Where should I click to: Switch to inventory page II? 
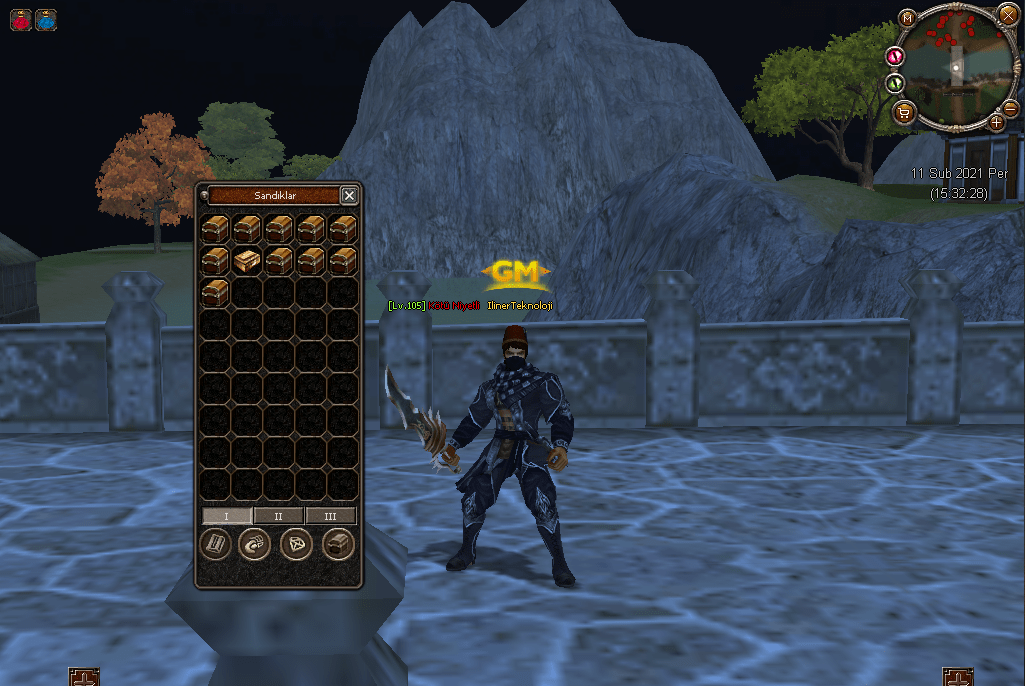pyautogui.click(x=279, y=516)
